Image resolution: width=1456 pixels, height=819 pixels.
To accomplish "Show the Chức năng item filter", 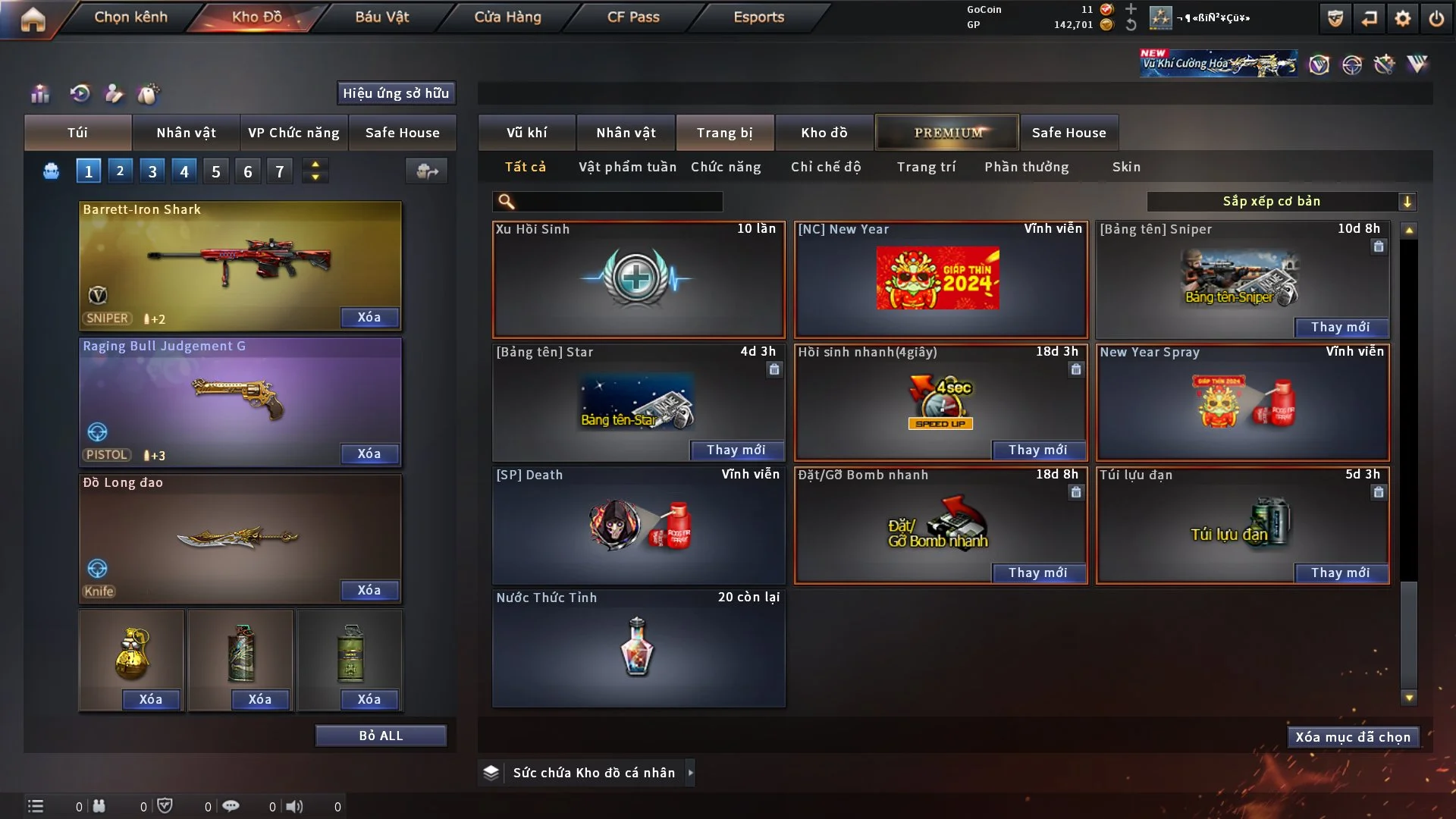I will point(726,167).
